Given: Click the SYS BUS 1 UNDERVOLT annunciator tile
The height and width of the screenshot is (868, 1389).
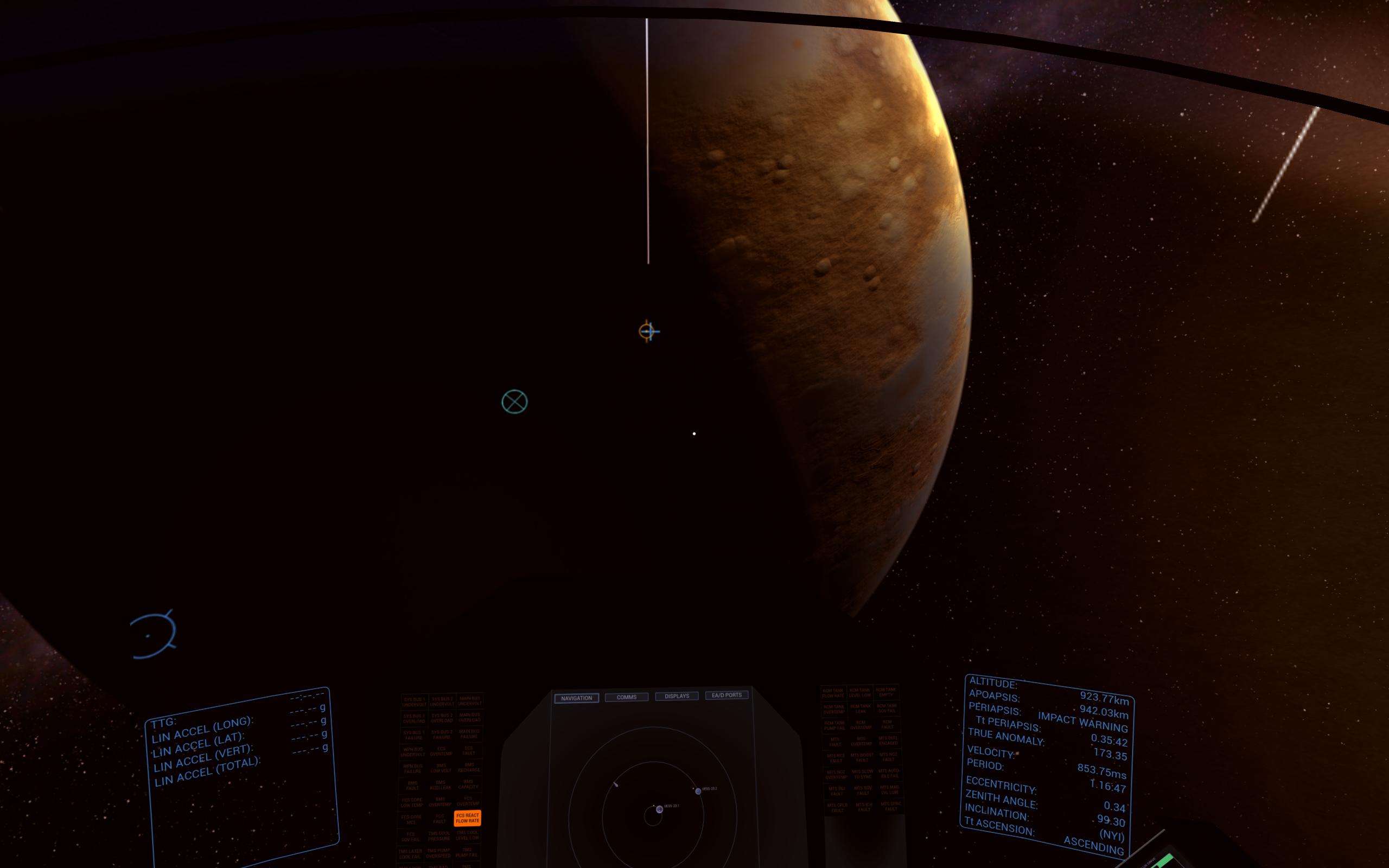Looking at the screenshot, I should pos(415,701).
